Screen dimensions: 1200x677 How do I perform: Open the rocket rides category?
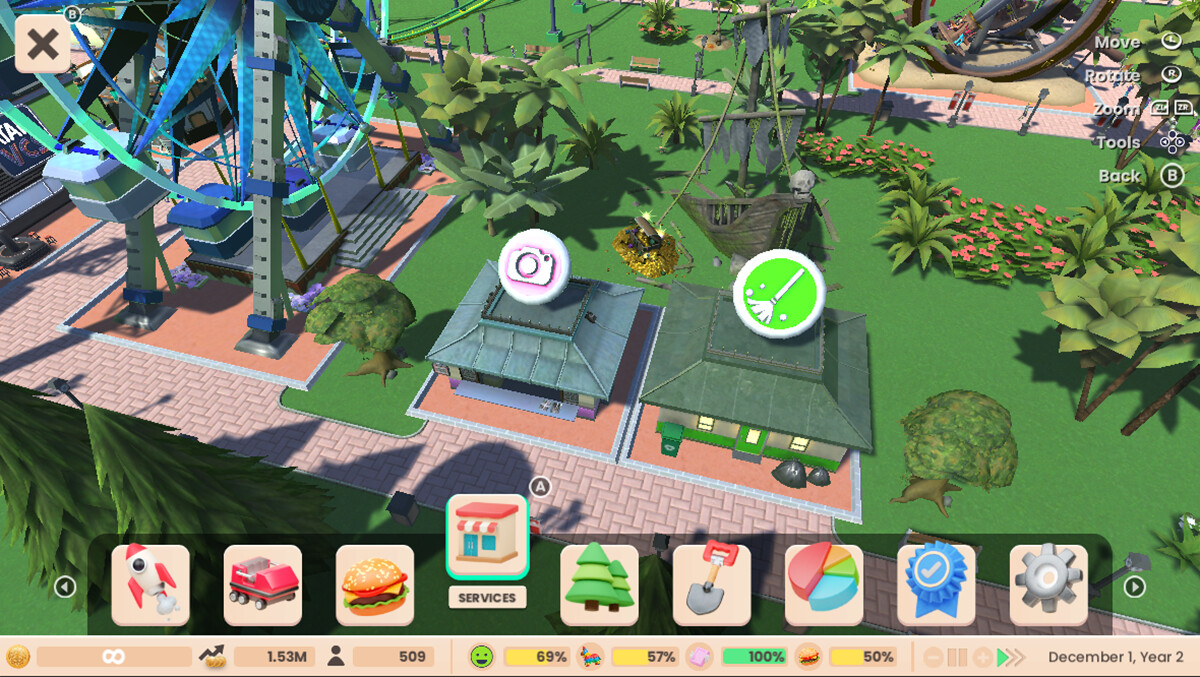coord(150,585)
